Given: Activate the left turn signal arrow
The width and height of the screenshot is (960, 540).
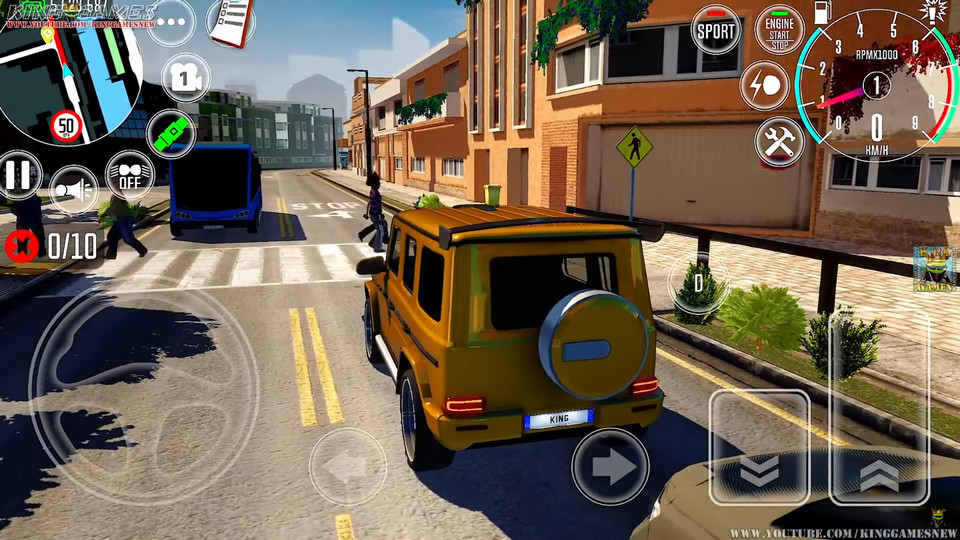Looking at the screenshot, I should [347, 466].
